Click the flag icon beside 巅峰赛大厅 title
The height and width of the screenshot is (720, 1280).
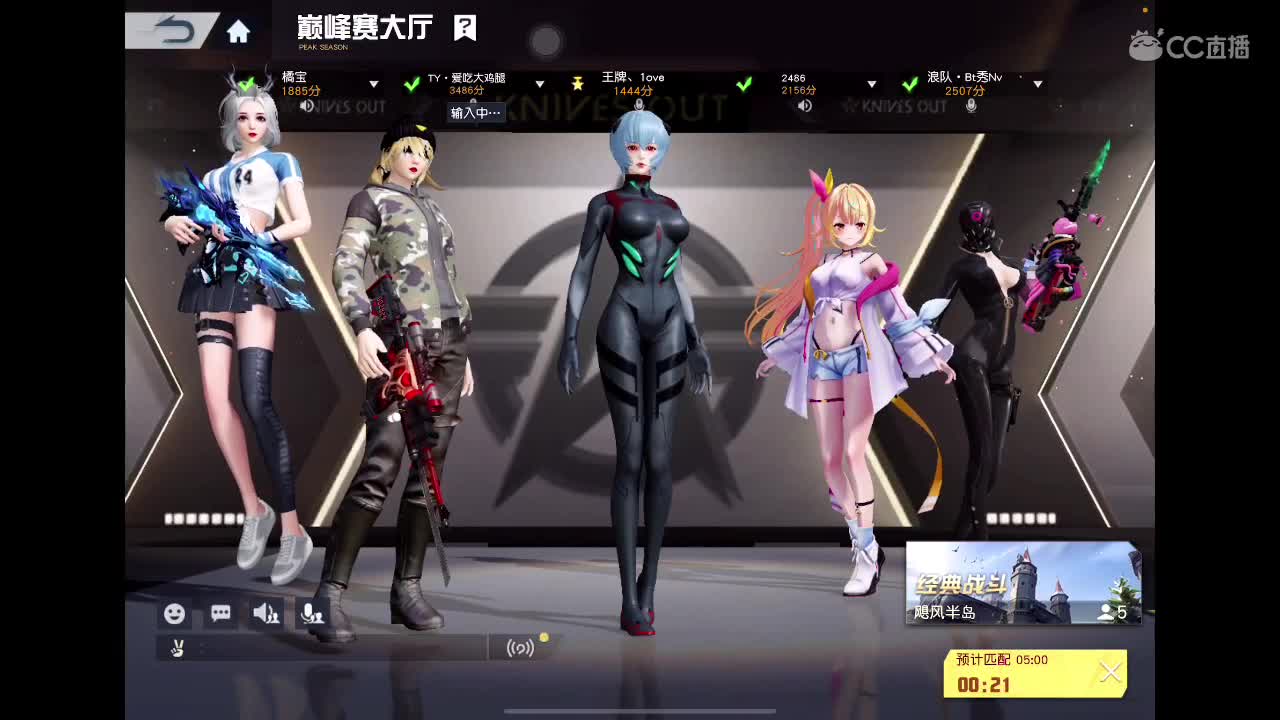(x=464, y=30)
